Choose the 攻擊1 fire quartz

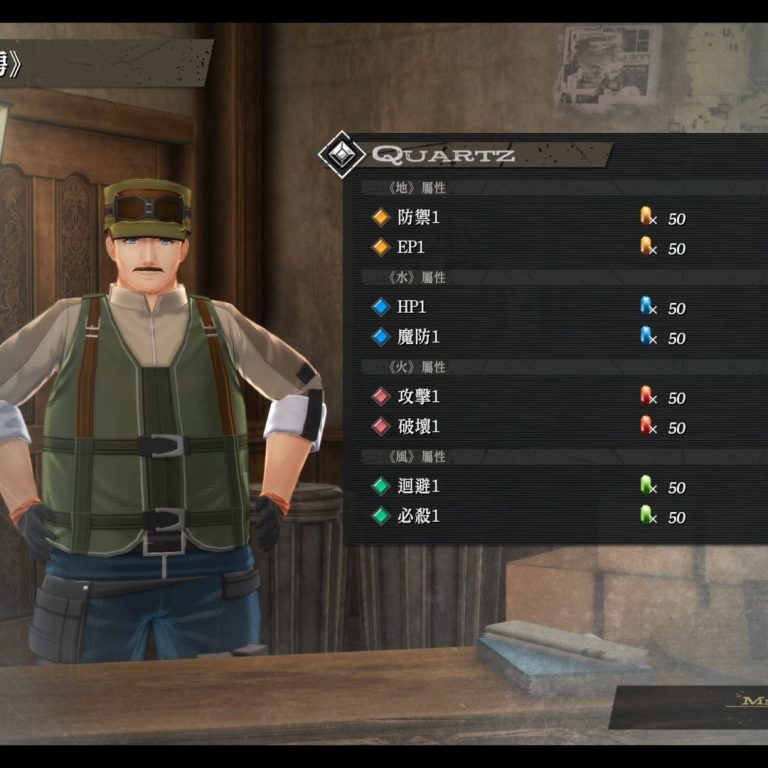(x=419, y=397)
